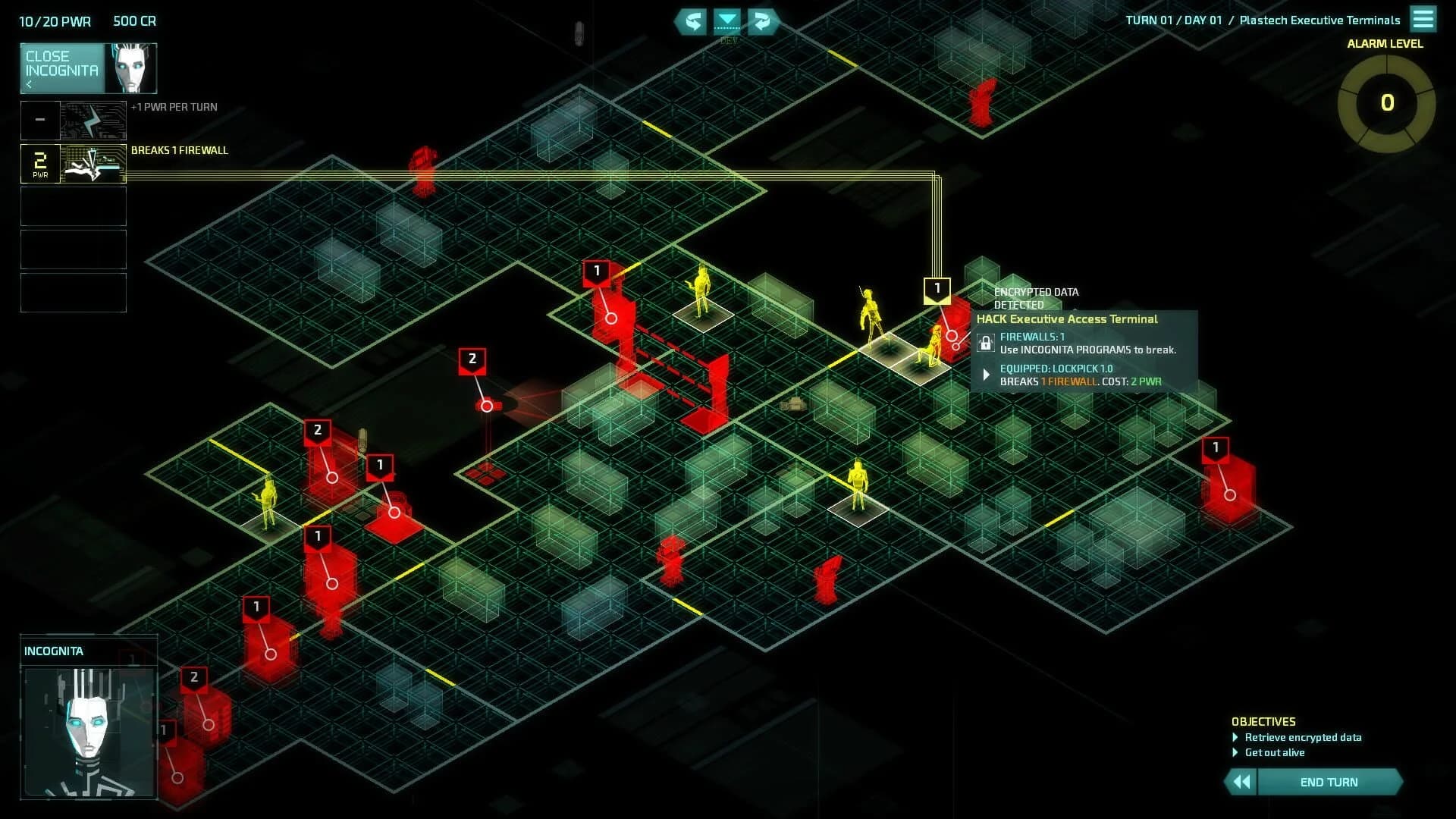
Task: Break the firewall node on Executive Access Terminal
Action: pos(938,289)
